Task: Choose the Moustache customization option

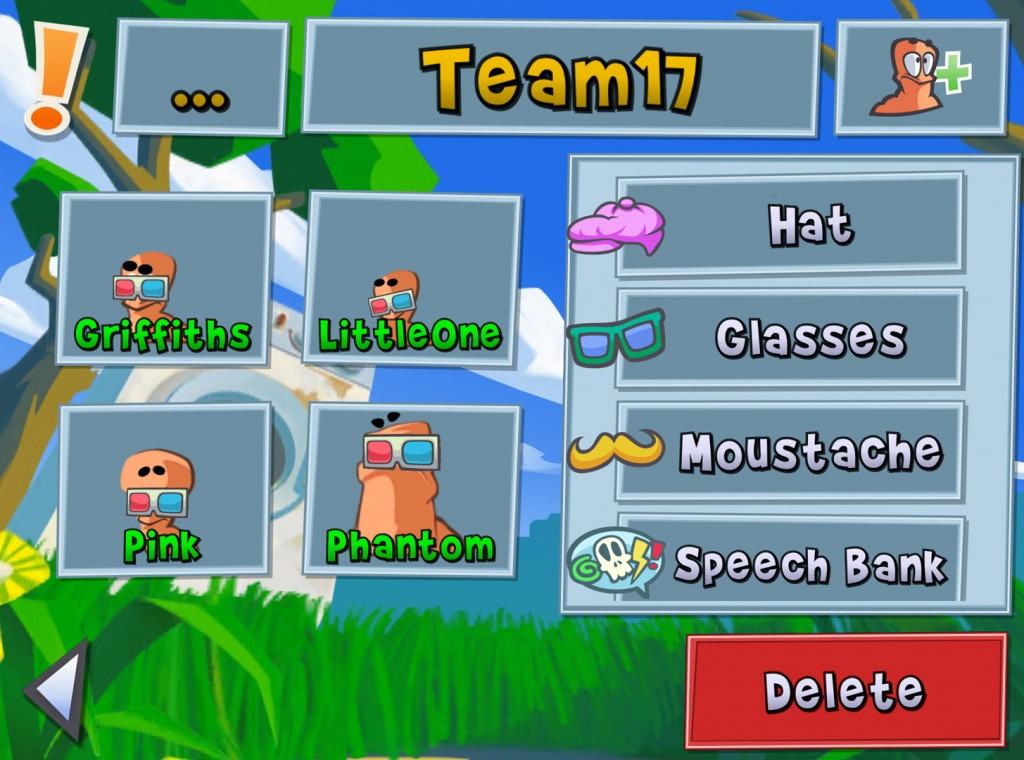Action: tap(790, 452)
